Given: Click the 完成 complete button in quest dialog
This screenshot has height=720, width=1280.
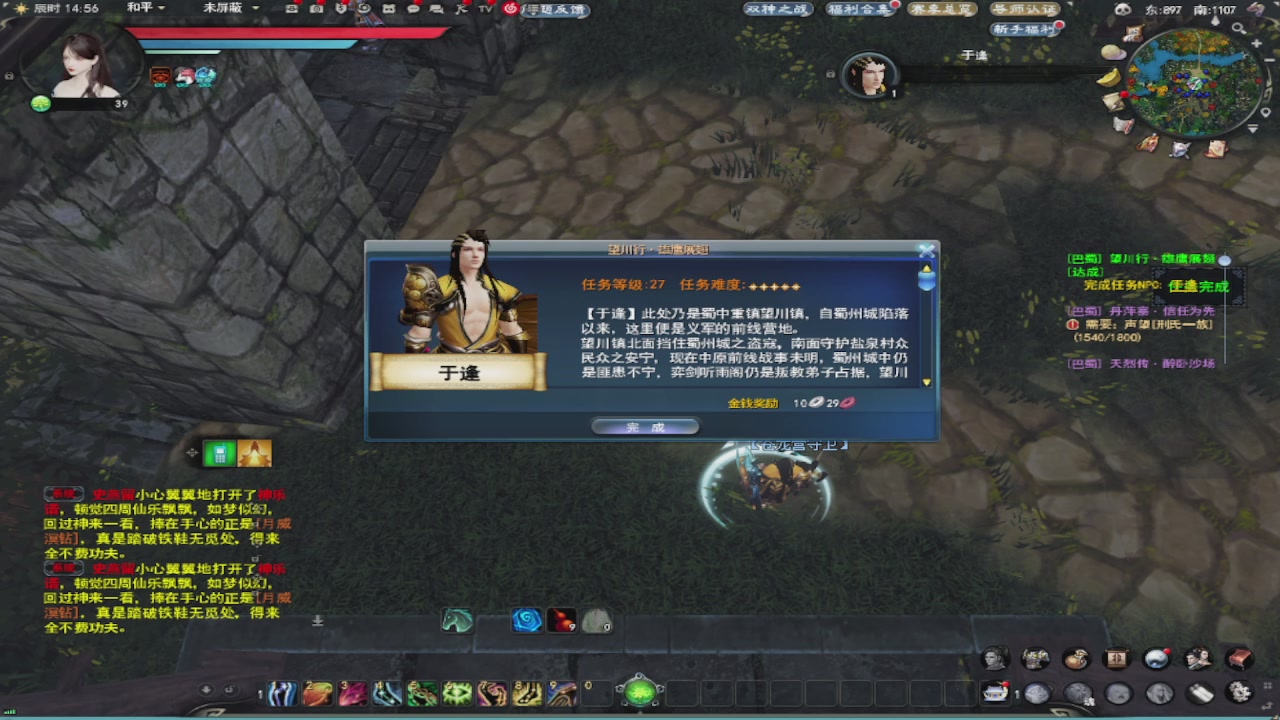Looking at the screenshot, I should (645, 425).
